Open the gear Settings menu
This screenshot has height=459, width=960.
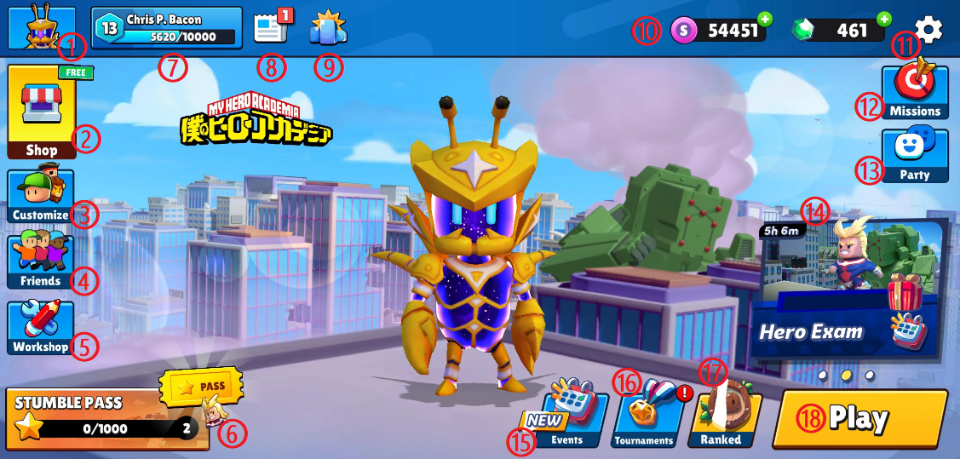click(929, 30)
